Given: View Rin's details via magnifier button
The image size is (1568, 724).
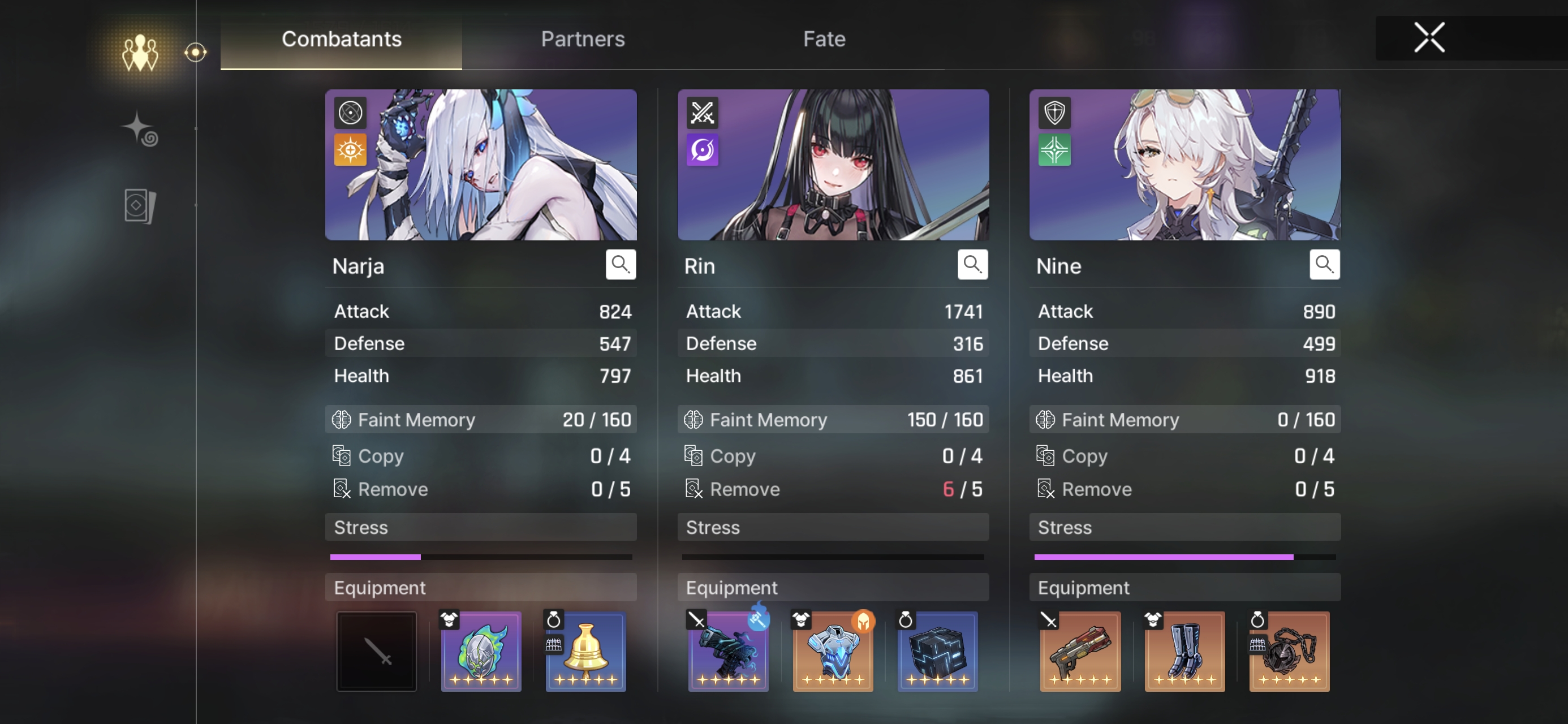Looking at the screenshot, I should (972, 264).
